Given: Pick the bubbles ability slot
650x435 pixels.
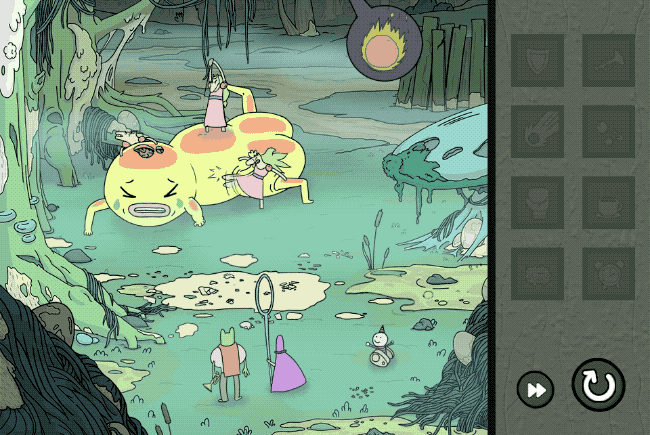Looking at the screenshot, I should tap(608, 131).
